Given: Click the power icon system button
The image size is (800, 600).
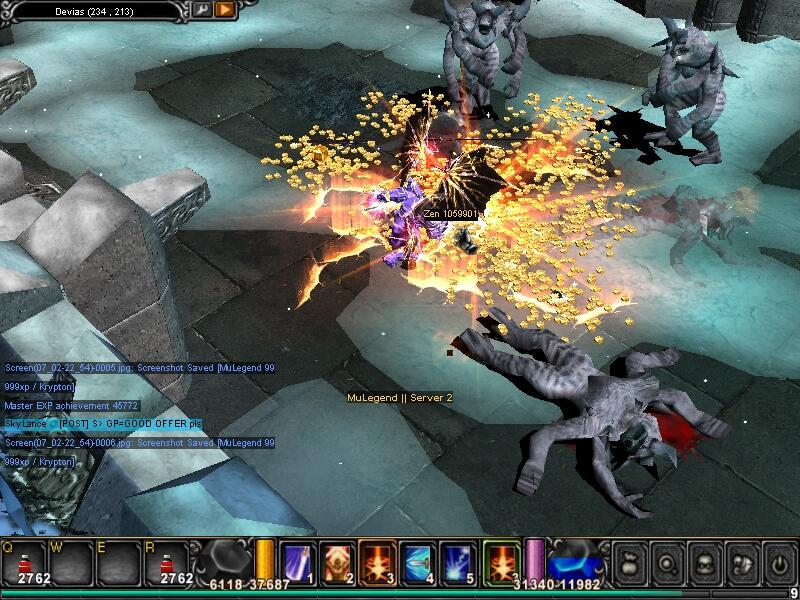Looking at the screenshot, I should (x=778, y=562).
